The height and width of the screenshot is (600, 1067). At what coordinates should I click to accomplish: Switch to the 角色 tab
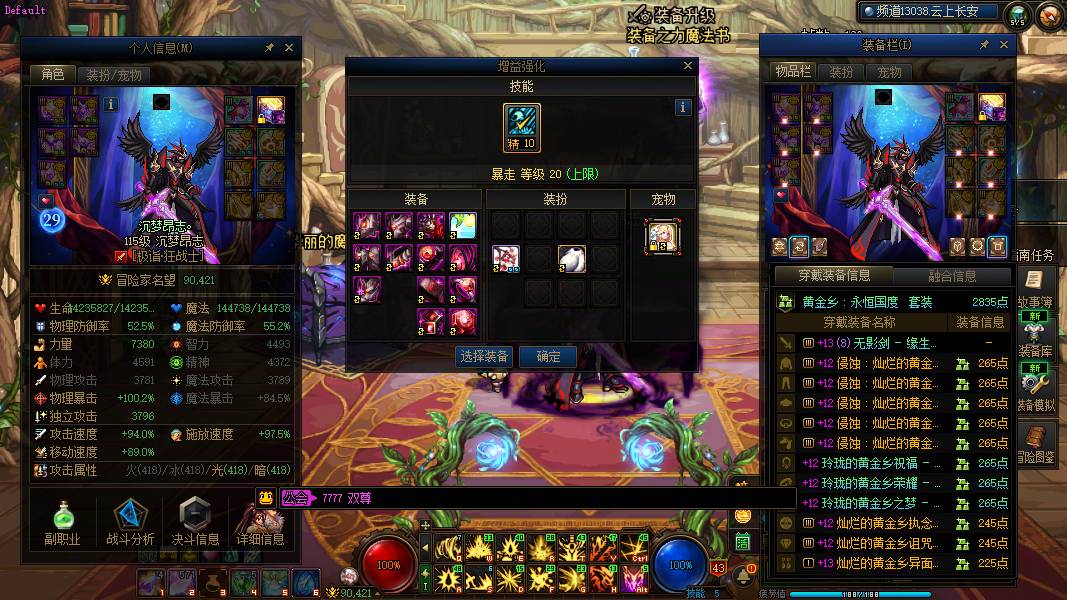[52, 74]
